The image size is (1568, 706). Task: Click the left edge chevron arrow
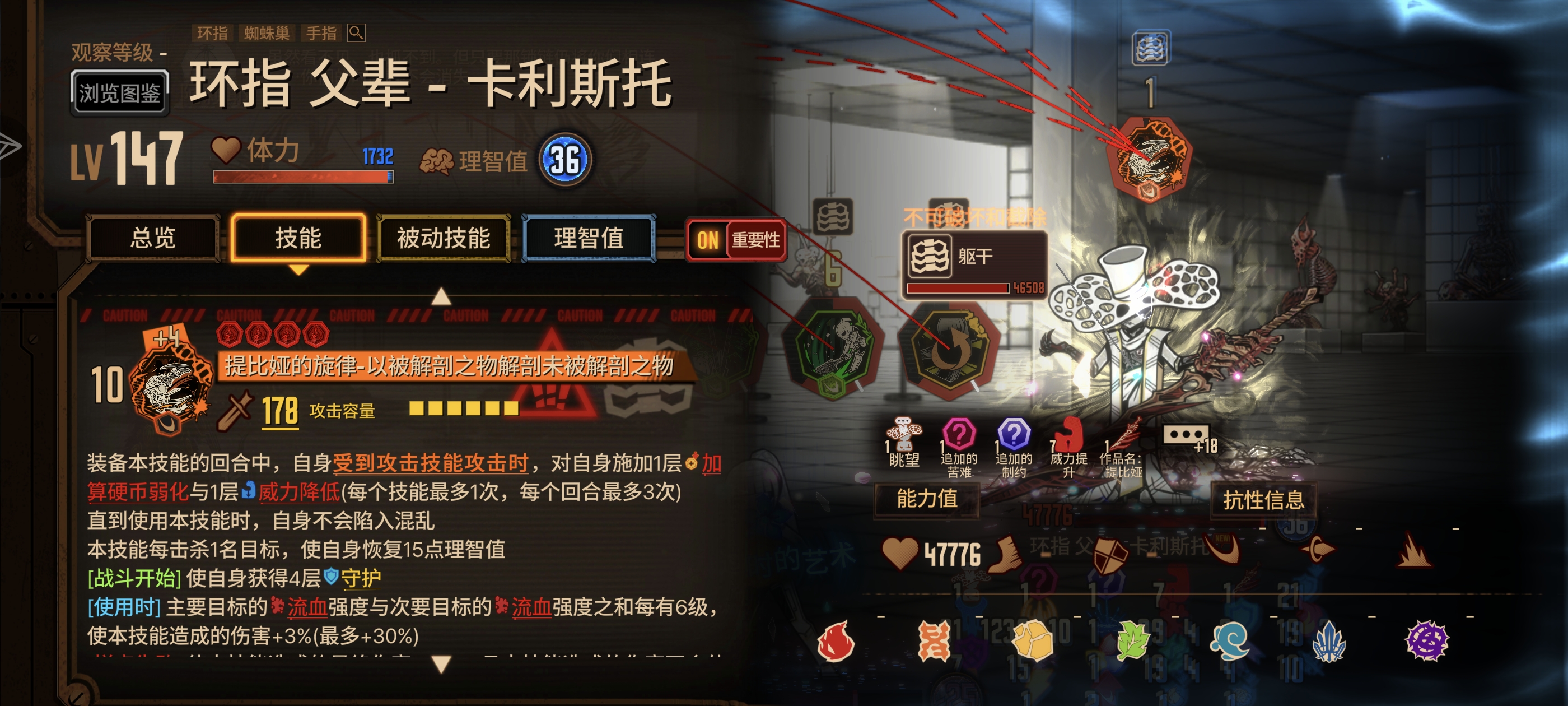pos(8,145)
